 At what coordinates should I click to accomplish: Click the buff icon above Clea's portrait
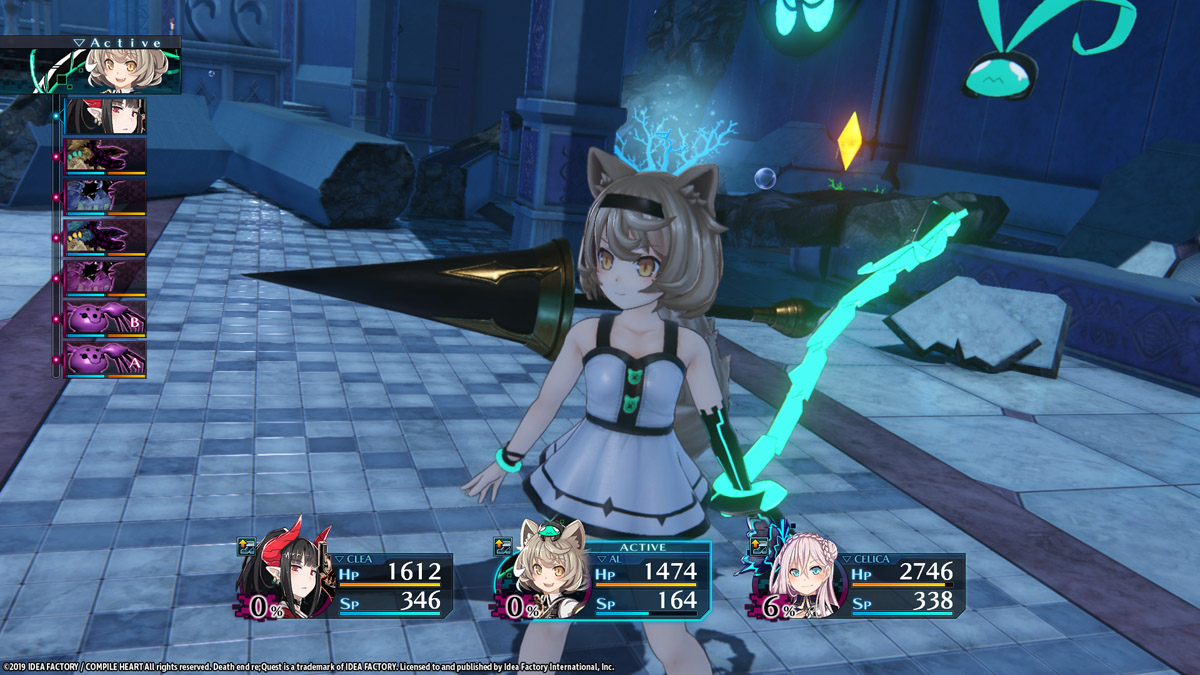click(246, 546)
